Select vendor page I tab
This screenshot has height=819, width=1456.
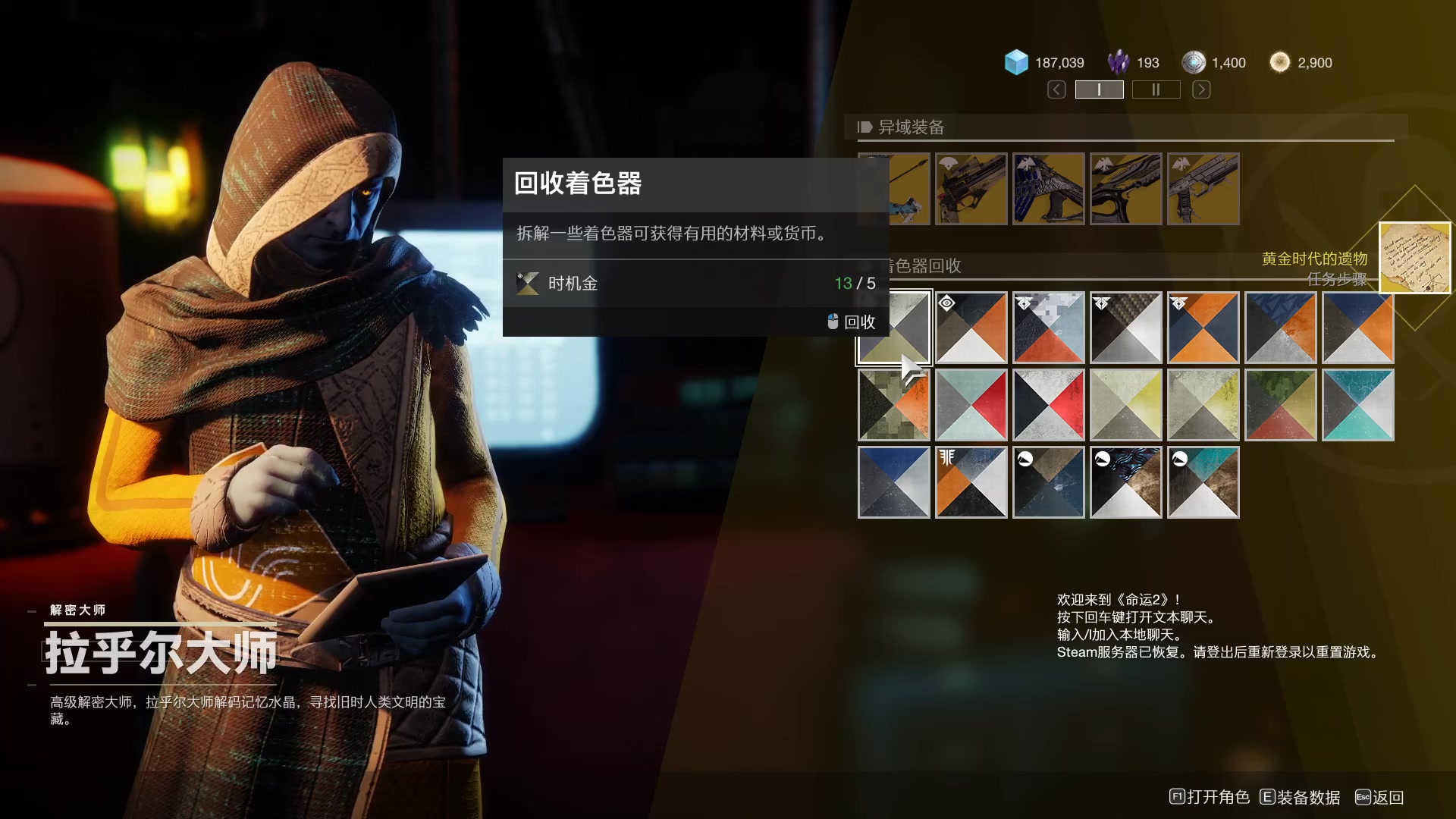(1099, 89)
